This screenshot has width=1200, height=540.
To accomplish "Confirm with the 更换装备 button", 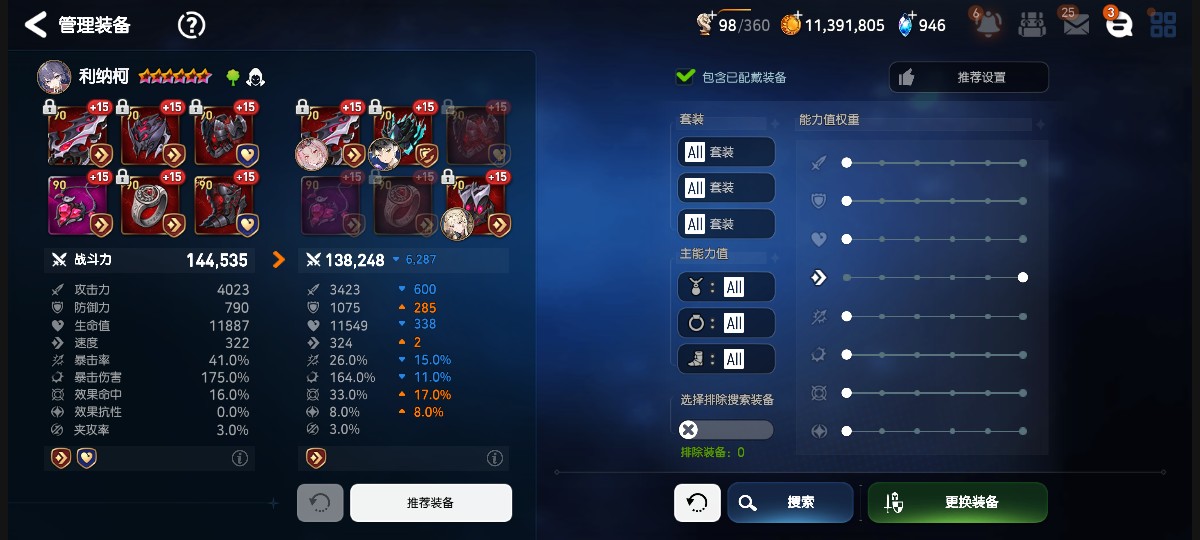I will coord(957,502).
